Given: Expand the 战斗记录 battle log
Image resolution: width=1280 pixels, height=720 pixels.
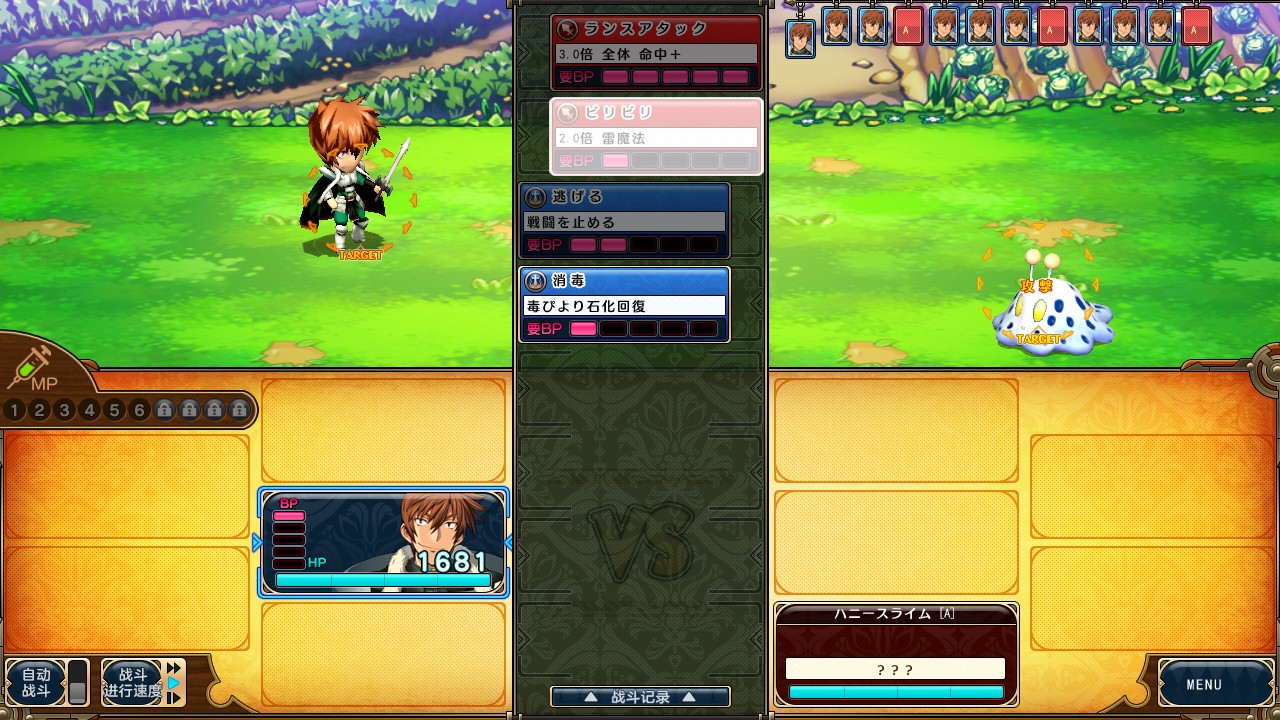Looking at the screenshot, I should [x=640, y=697].
